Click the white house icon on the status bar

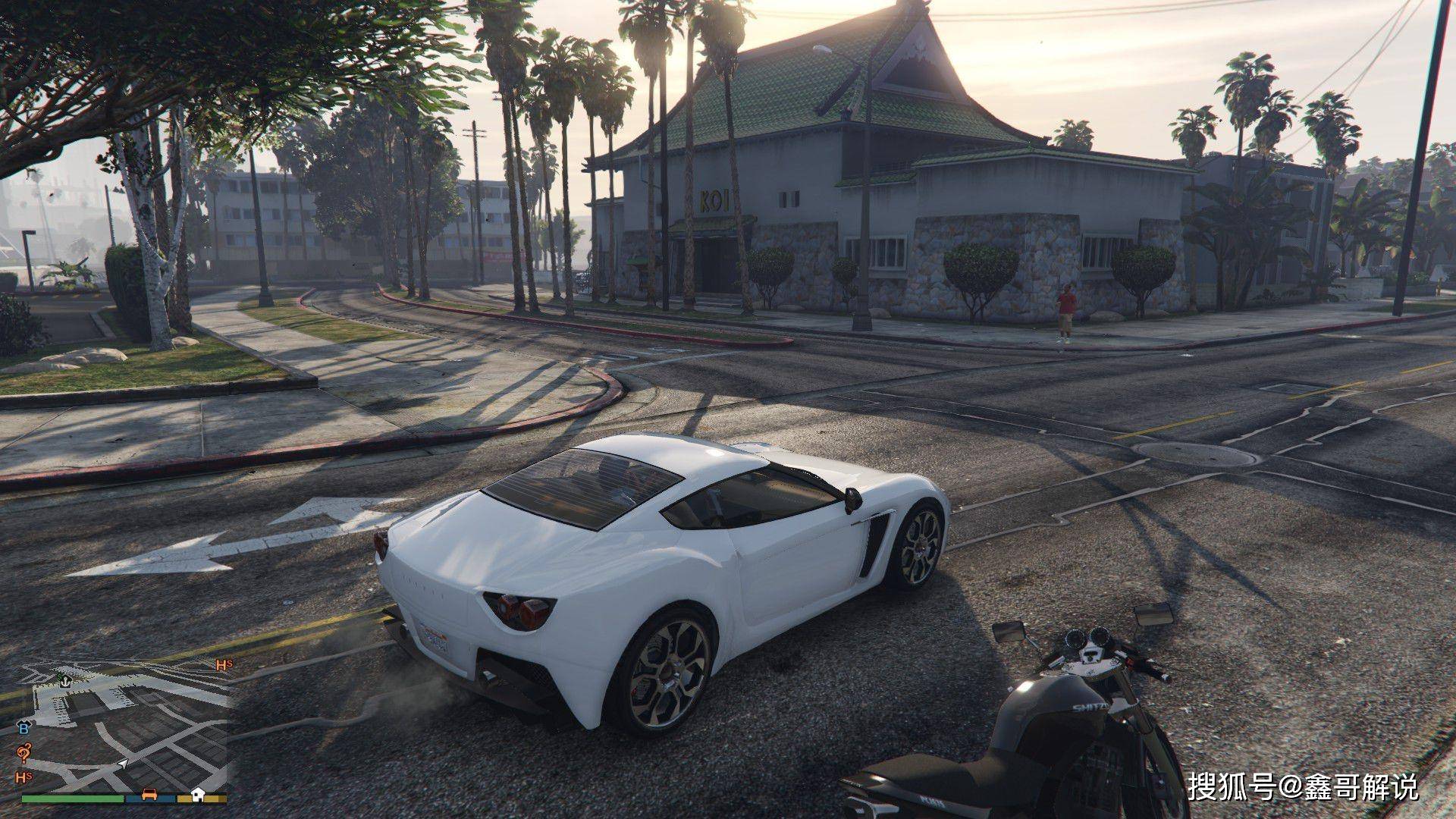[x=197, y=794]
